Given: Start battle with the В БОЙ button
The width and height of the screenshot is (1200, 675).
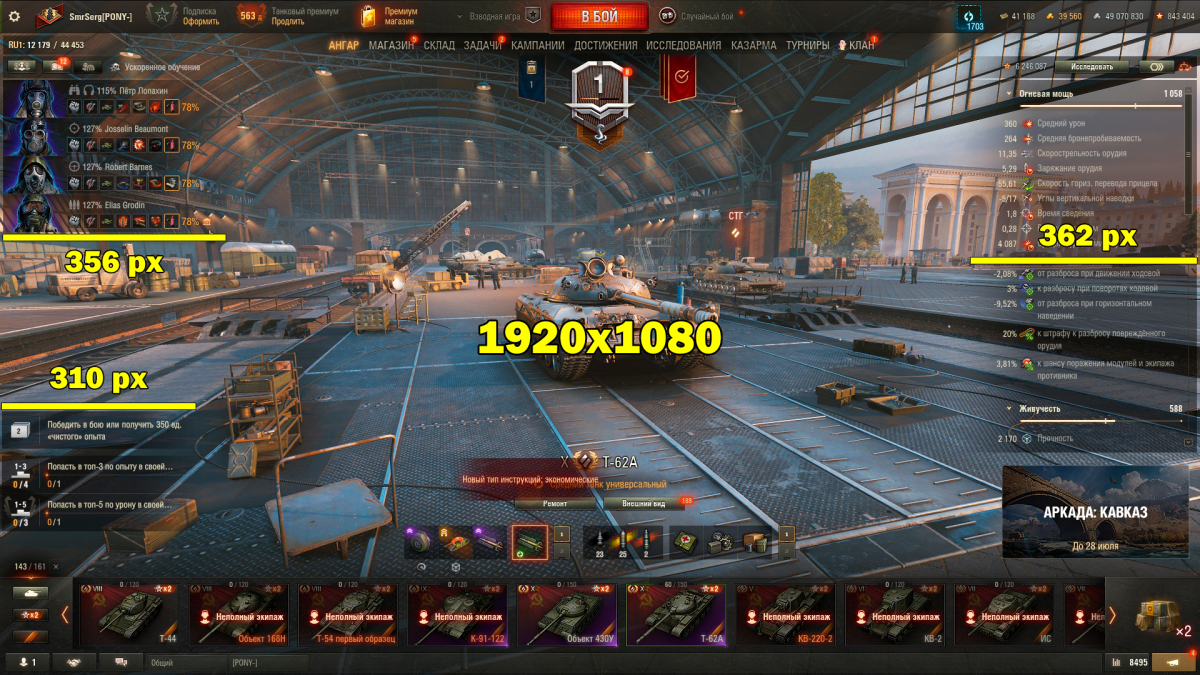Looking at the screenshot, I should [x=599, y=16].
